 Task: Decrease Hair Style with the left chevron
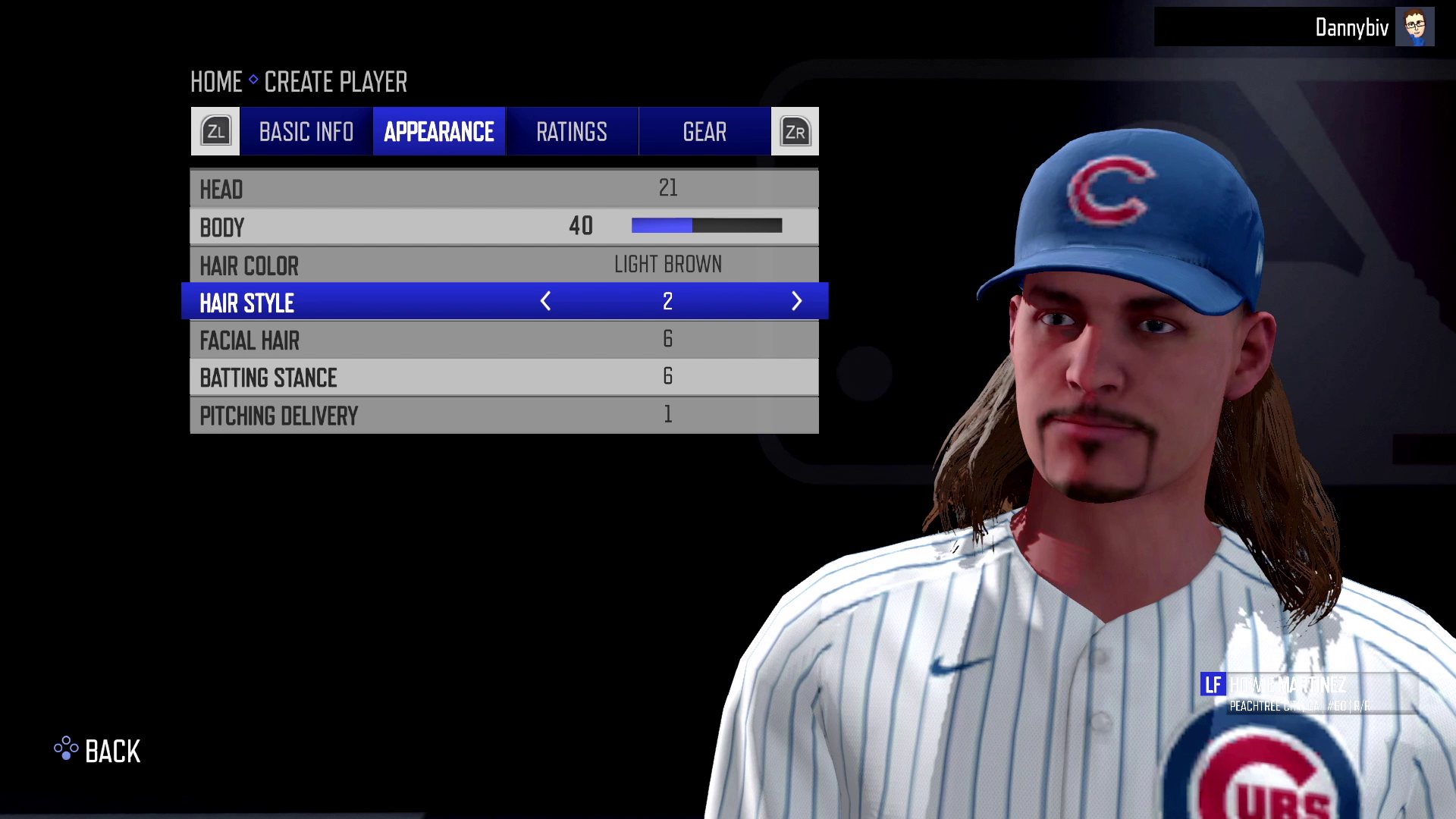coord(545,301)
